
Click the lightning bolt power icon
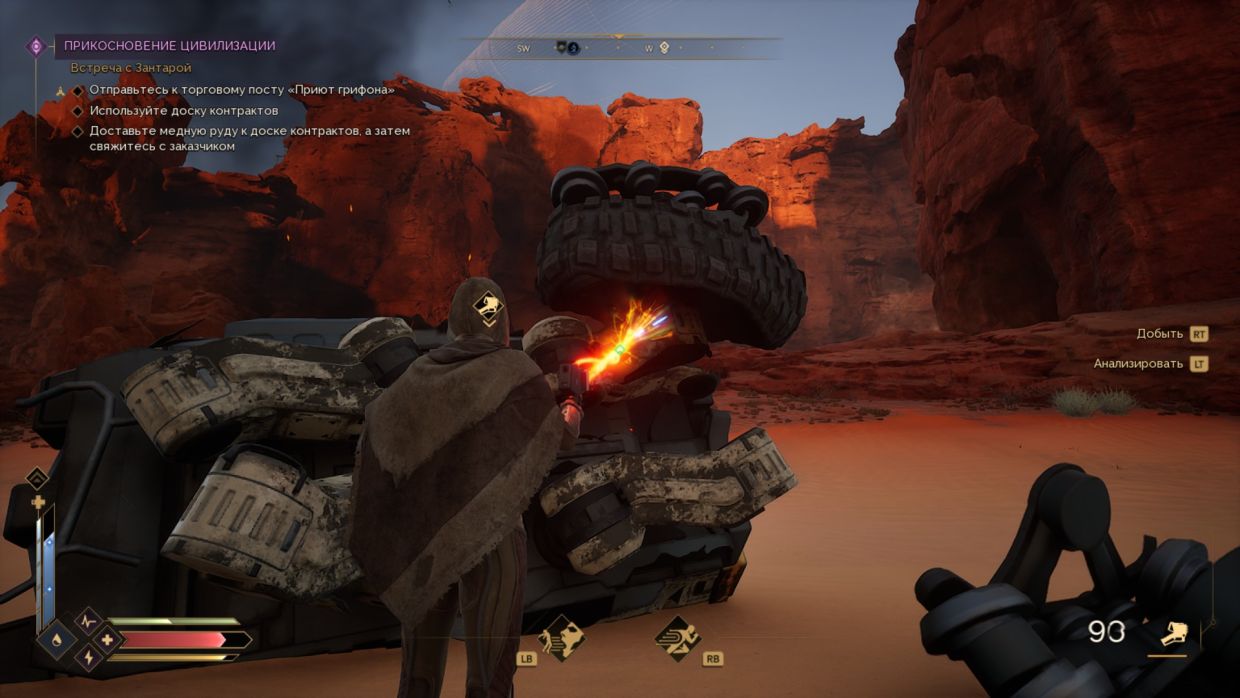87,657
